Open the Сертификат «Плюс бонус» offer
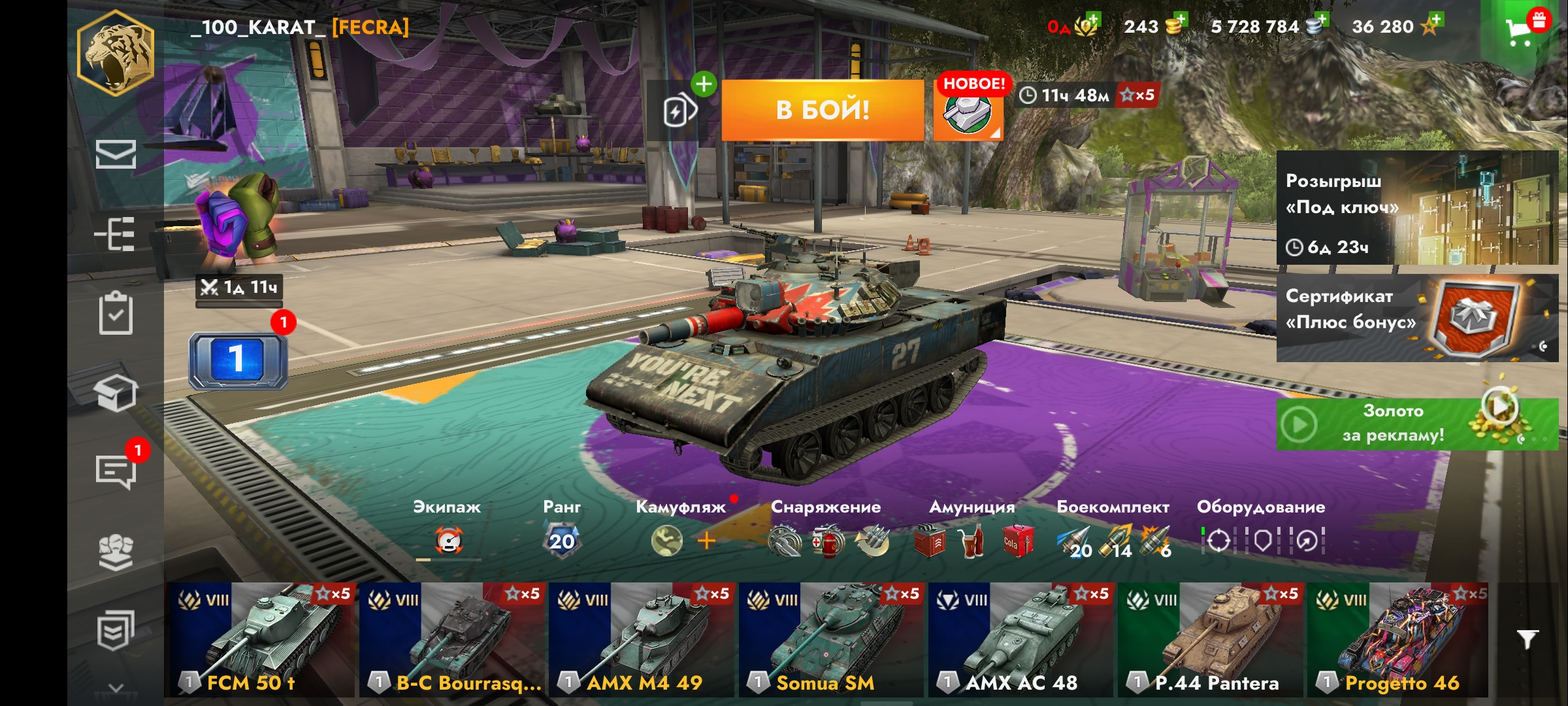 [x=1416, y=318]
